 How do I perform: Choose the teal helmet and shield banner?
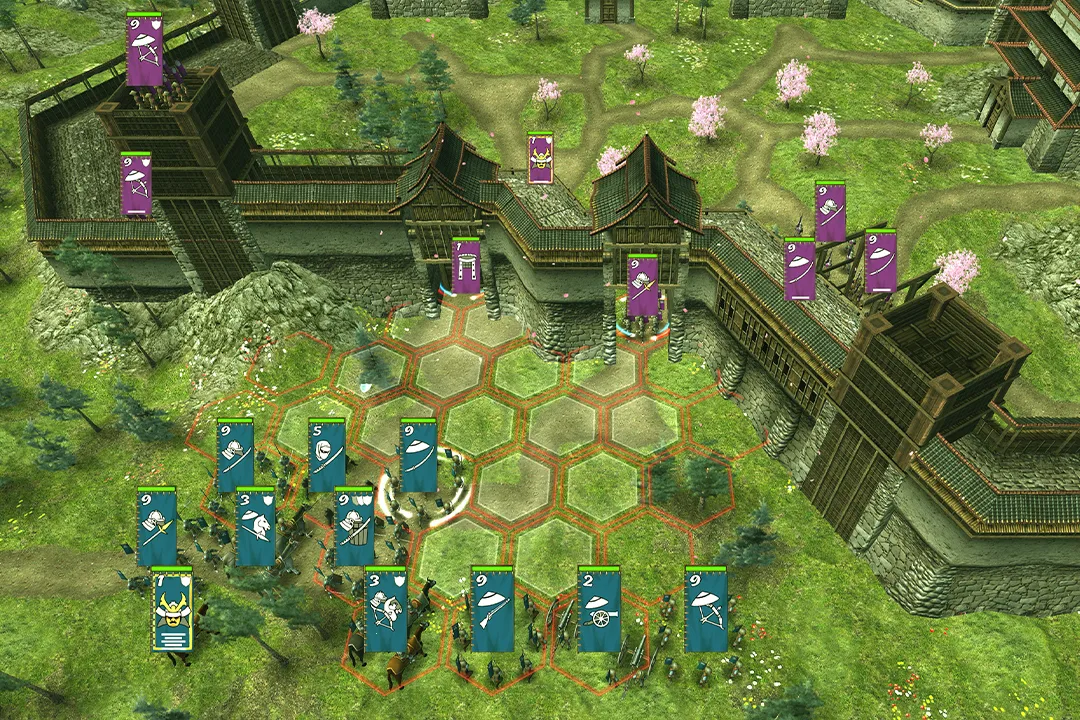pyautogui.click(x=354, y=528)
